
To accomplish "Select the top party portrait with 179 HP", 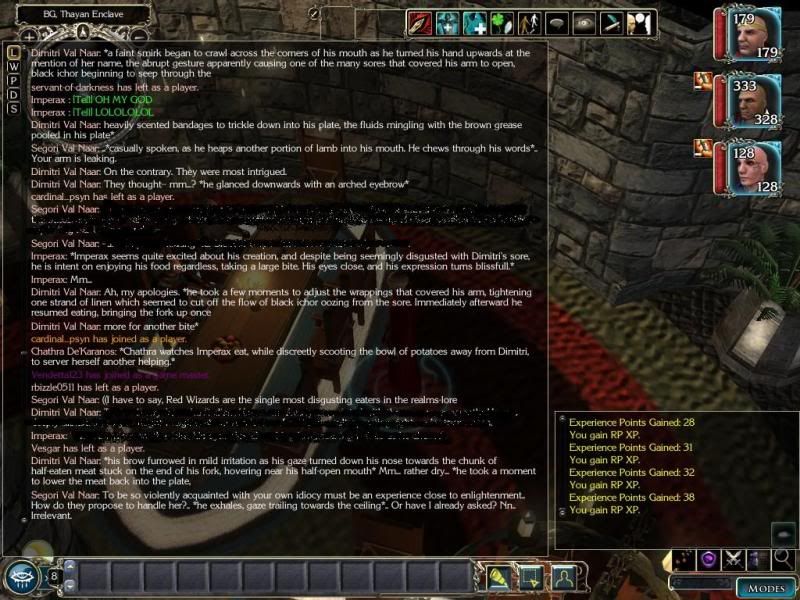I will pyautogui.click(x=750, y=35).
